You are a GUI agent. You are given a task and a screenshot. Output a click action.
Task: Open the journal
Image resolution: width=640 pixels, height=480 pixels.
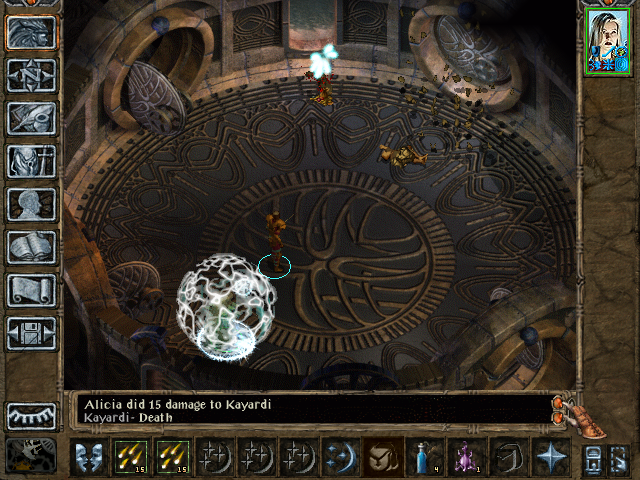tap(31, 118)
